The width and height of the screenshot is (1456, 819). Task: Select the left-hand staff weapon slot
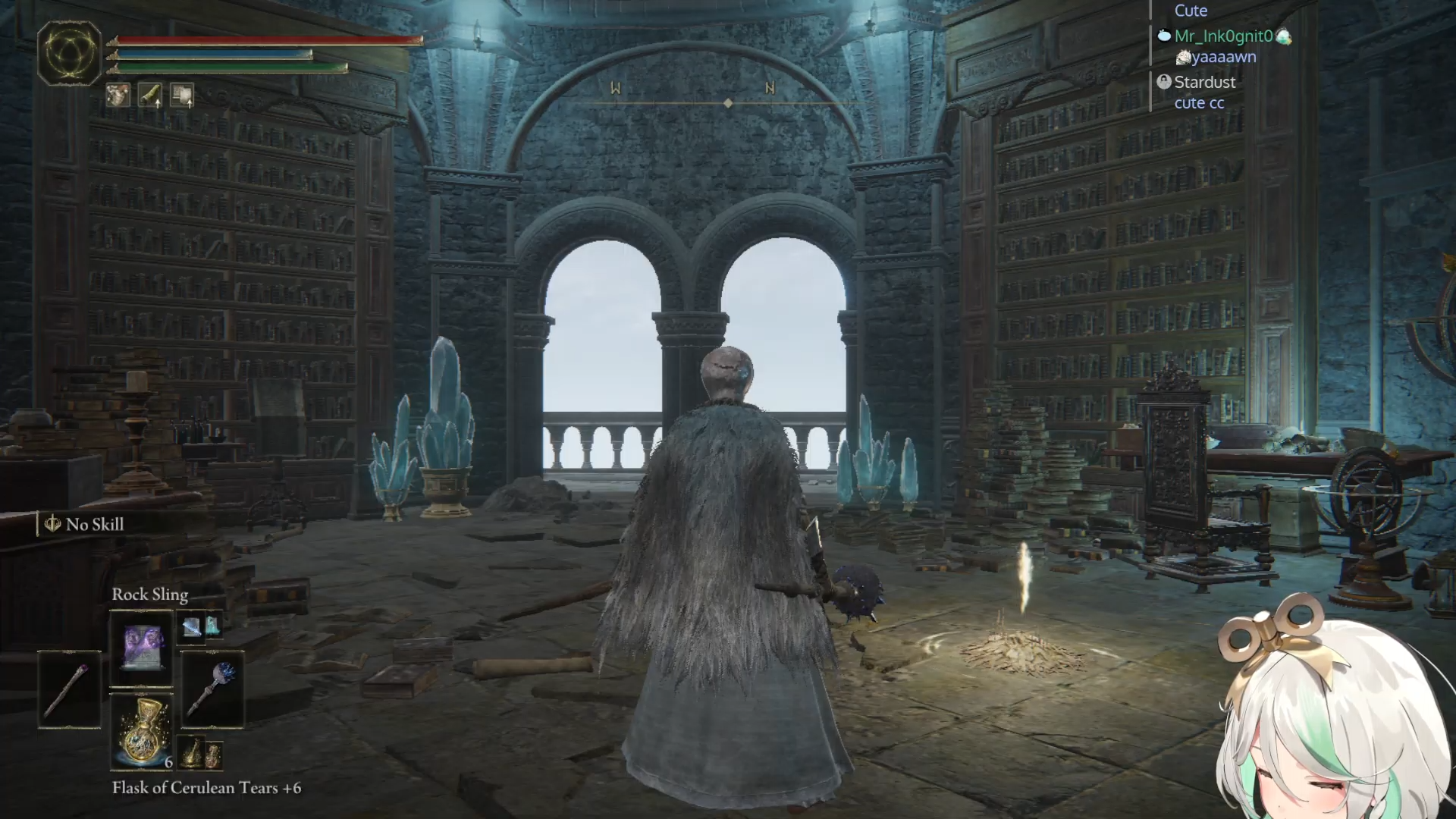[70, 690]
